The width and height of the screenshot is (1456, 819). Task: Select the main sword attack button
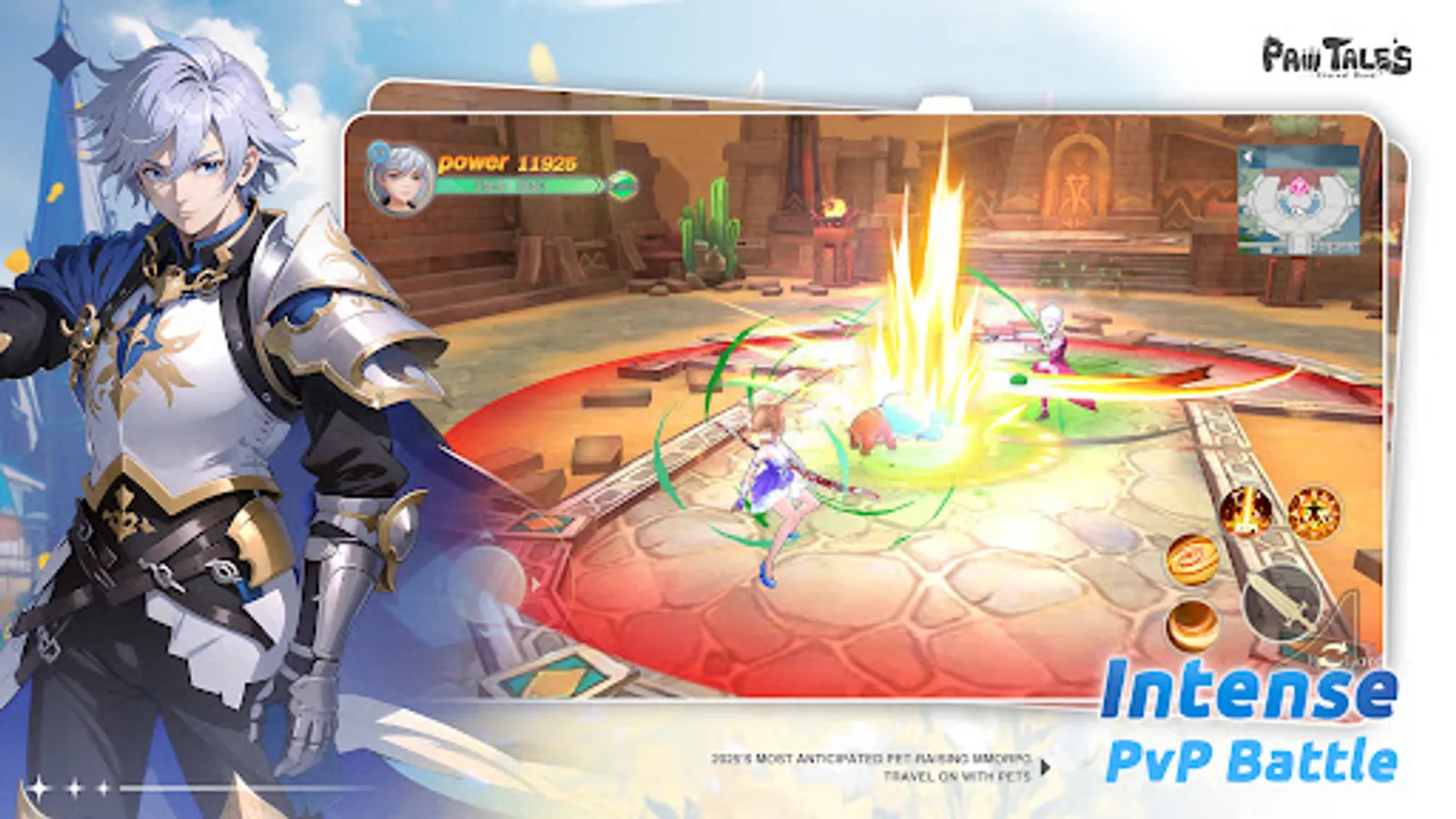[x=1282, y=604]
